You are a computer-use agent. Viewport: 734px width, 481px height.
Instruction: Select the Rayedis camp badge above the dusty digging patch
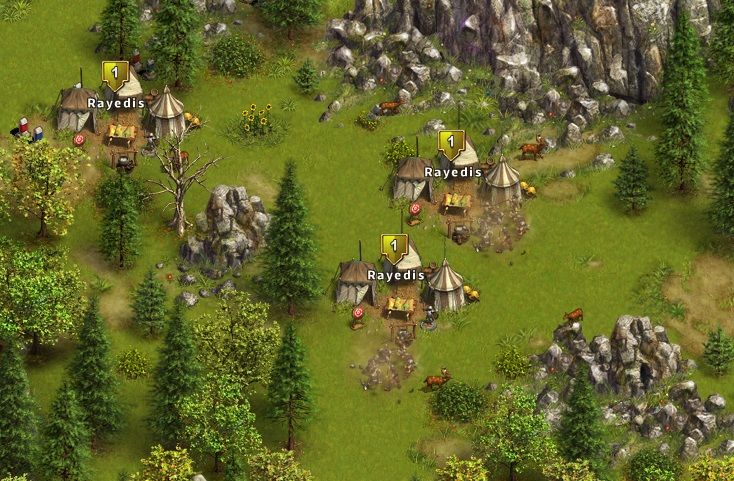pos(395,247)
